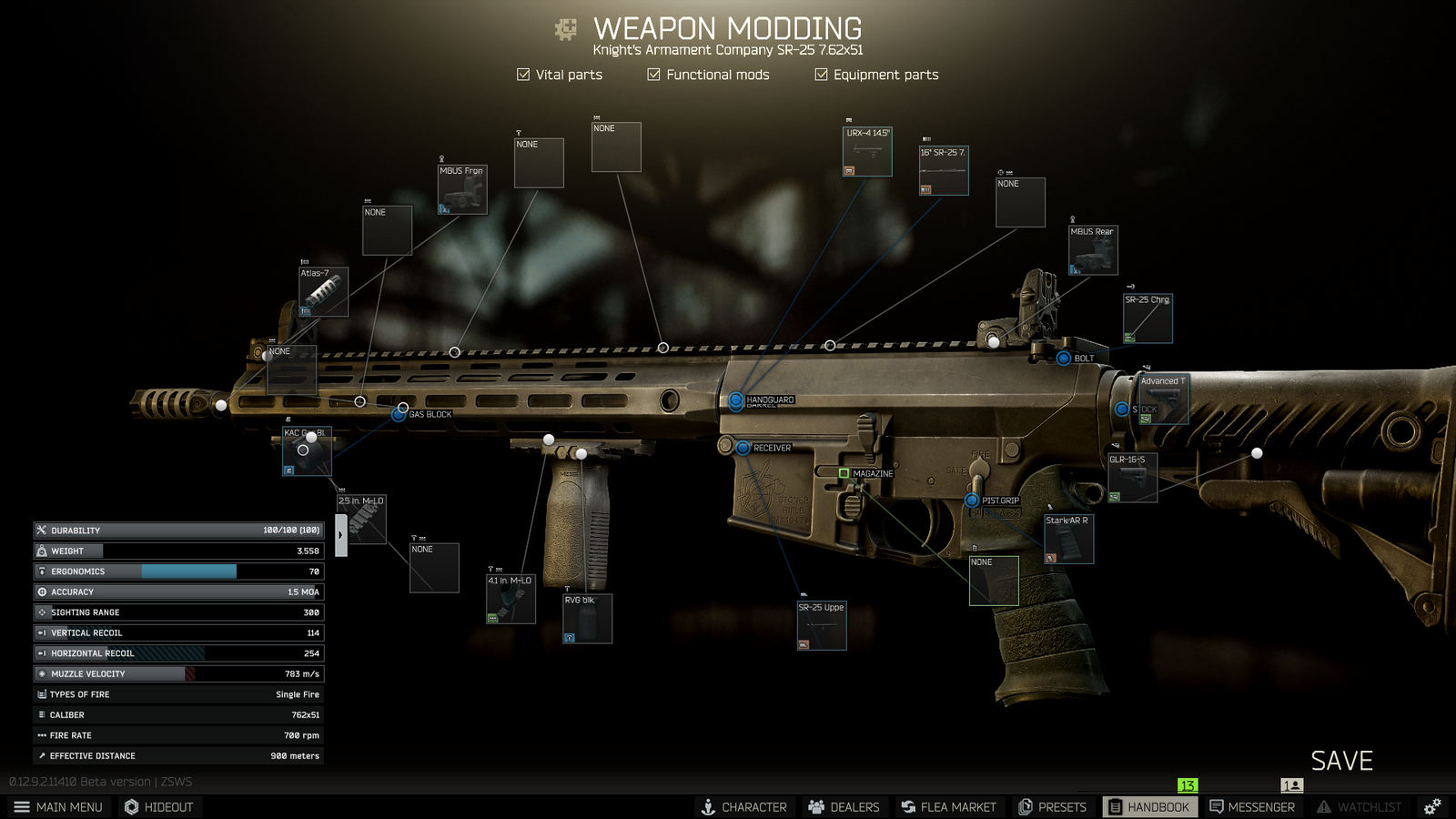Click the Ergonomics stat bar
Viewport: 1456px width, 819px height.
[178, 571]
